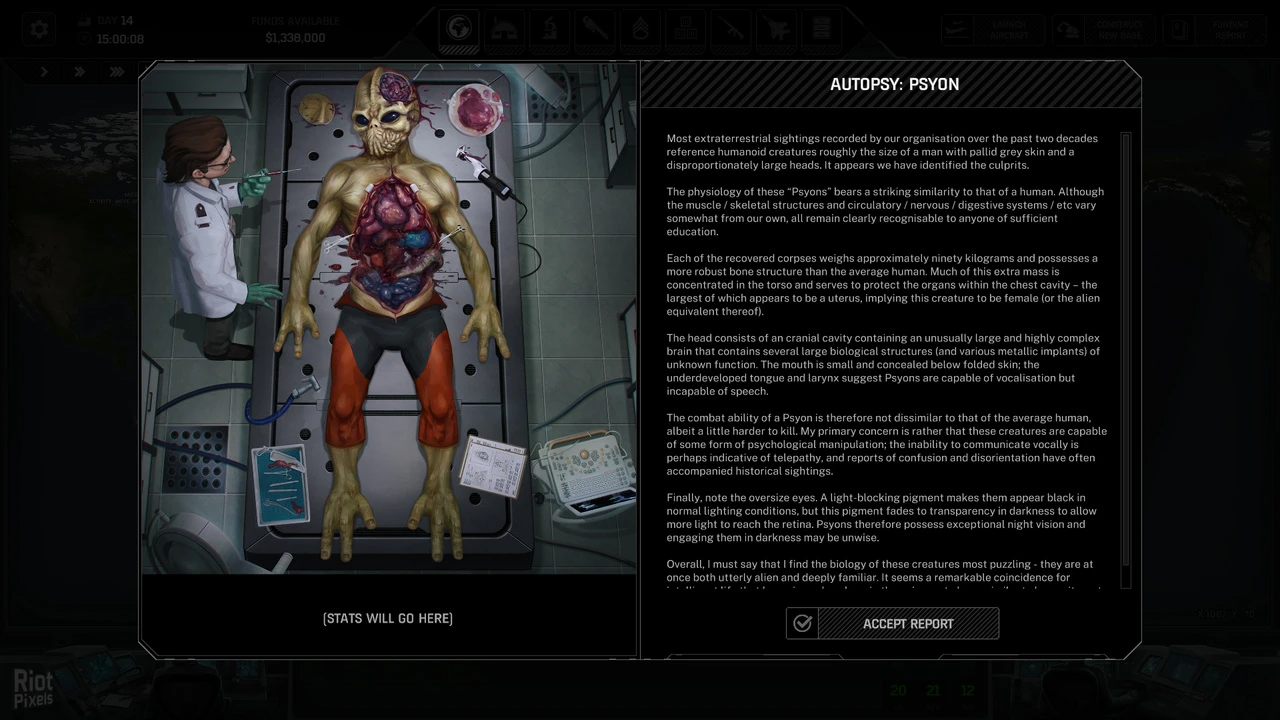Open the Funding Report
The image size is (1280, 720).
tap(1214, 30)
